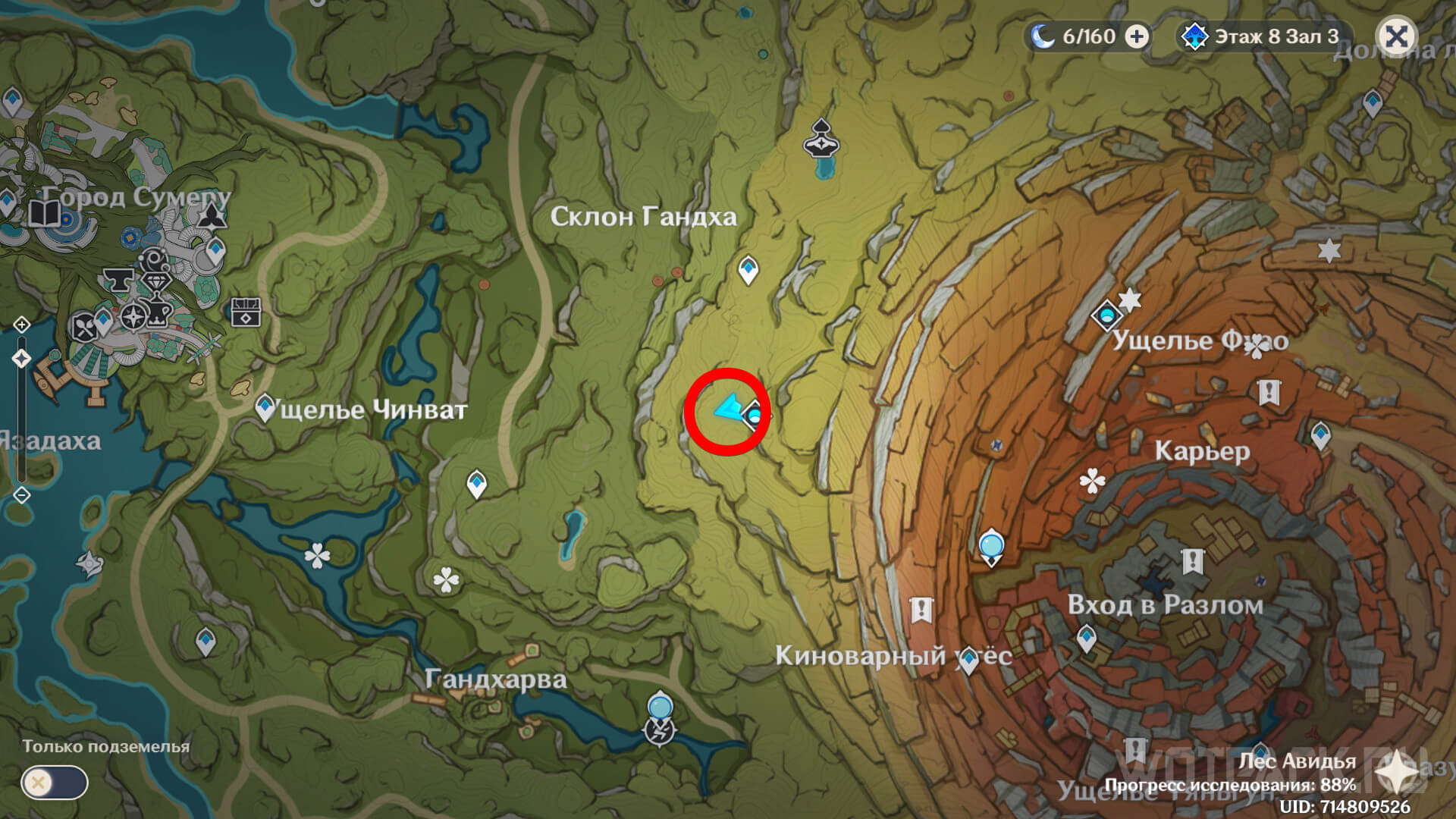Image resolution: width=1456 pixels, height=819 pixels.
Task: Add resin with the plus button
Action: pos(1136,36)
